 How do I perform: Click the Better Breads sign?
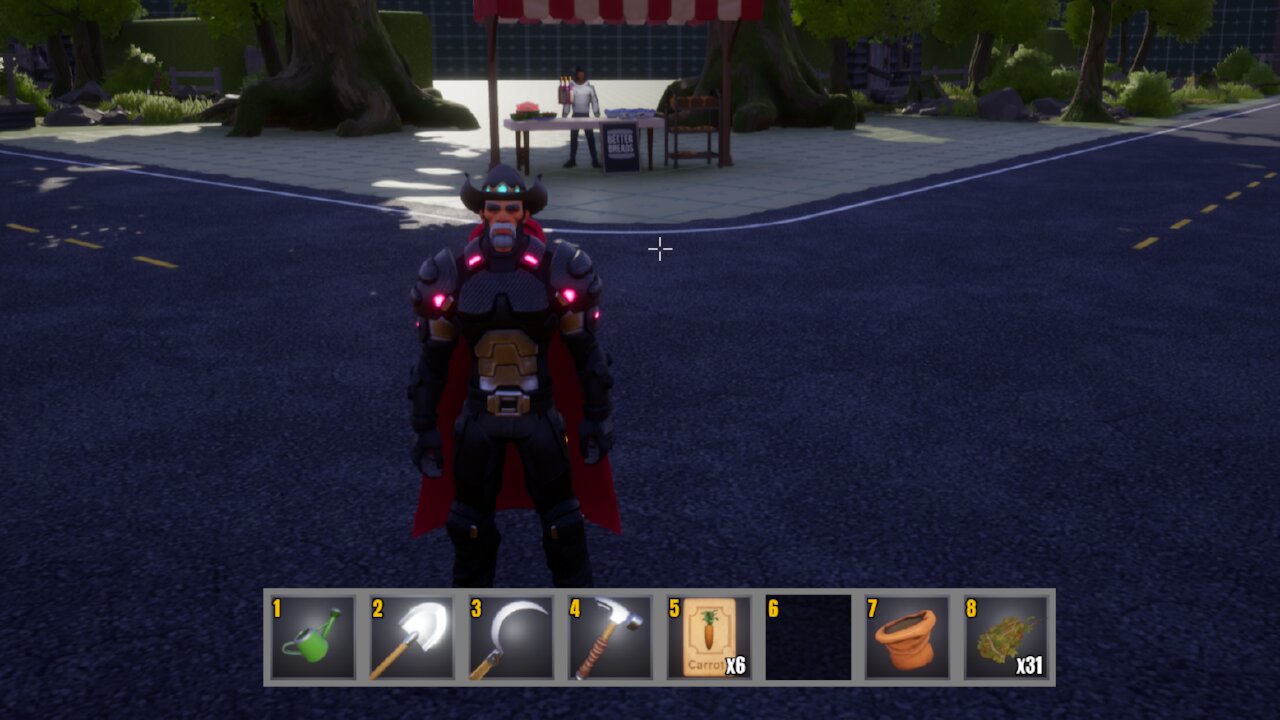point(621,145)
